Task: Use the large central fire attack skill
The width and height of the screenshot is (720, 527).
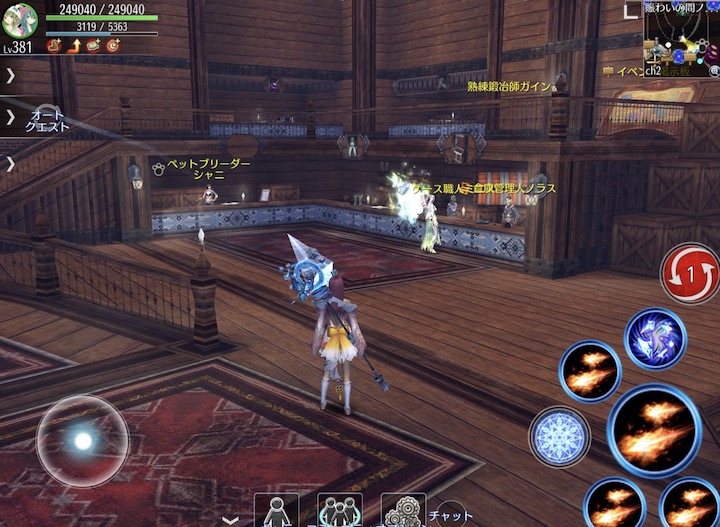Action: (x=654, y=431)
